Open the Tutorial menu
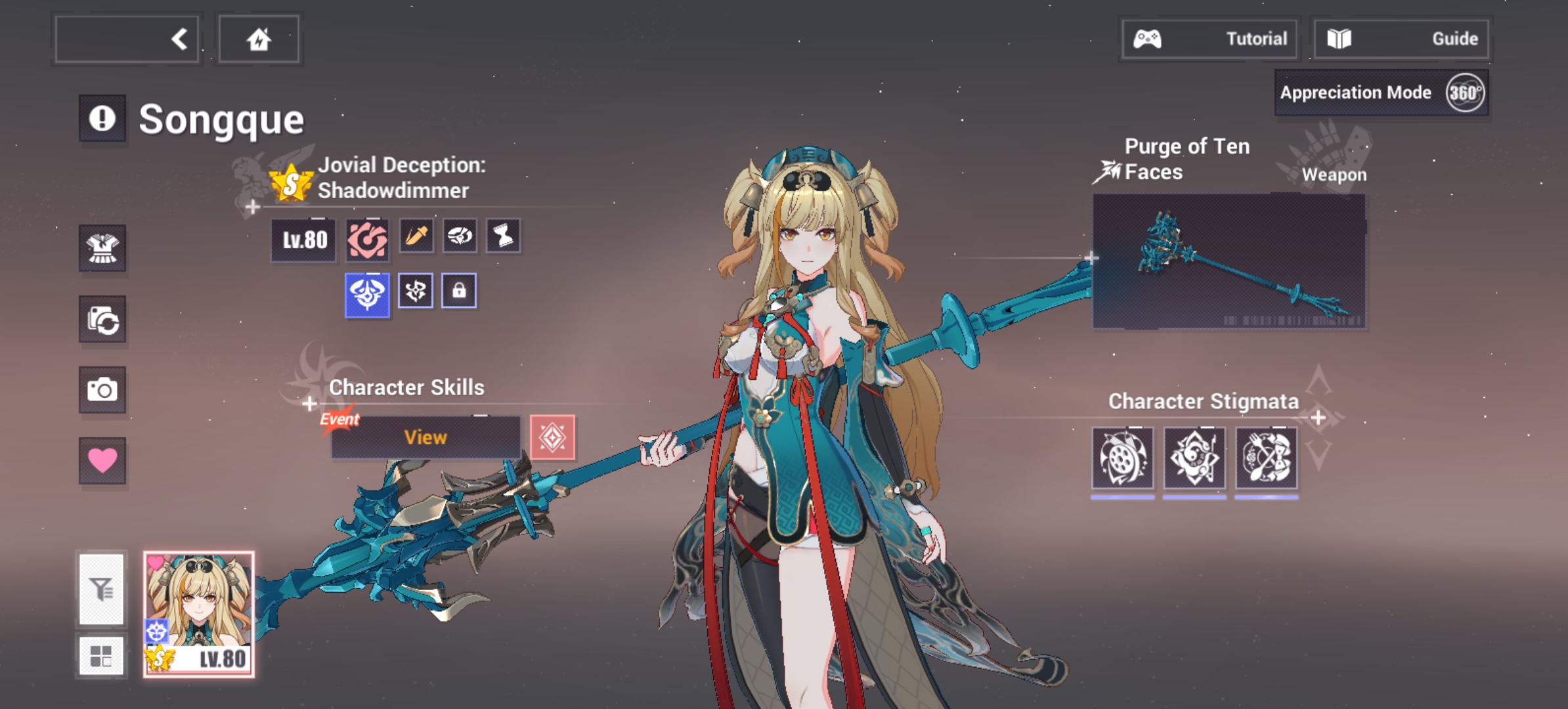 coord(1209,38)
